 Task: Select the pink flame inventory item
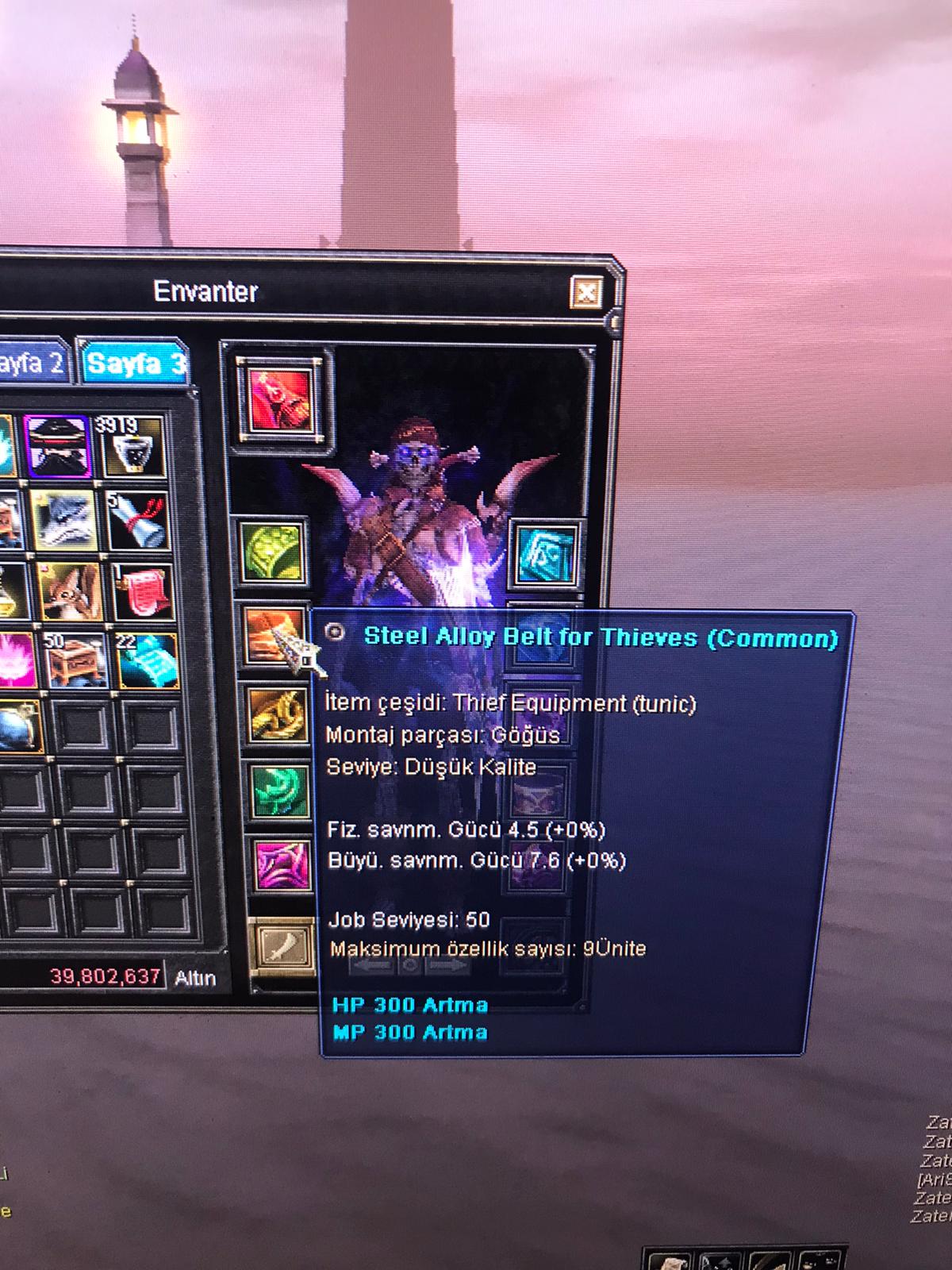pos(14,660)
